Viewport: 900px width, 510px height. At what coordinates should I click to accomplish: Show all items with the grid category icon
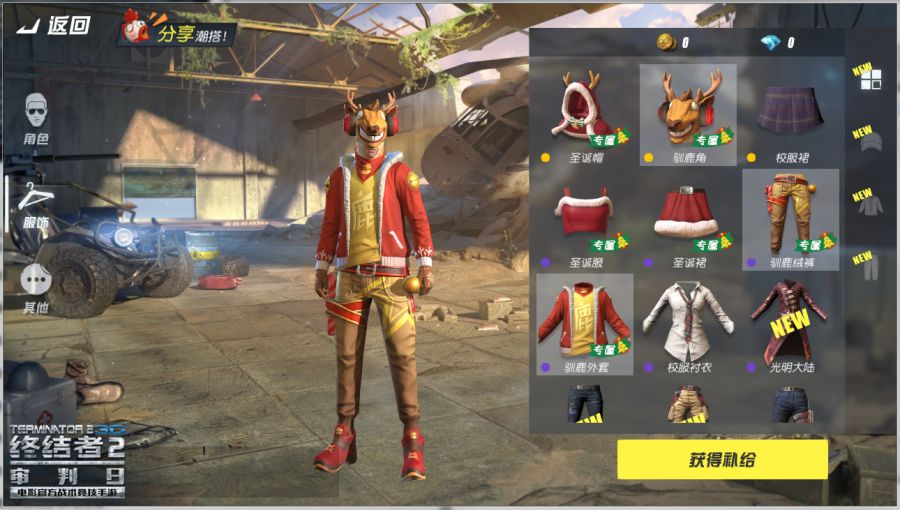point(870,79)
